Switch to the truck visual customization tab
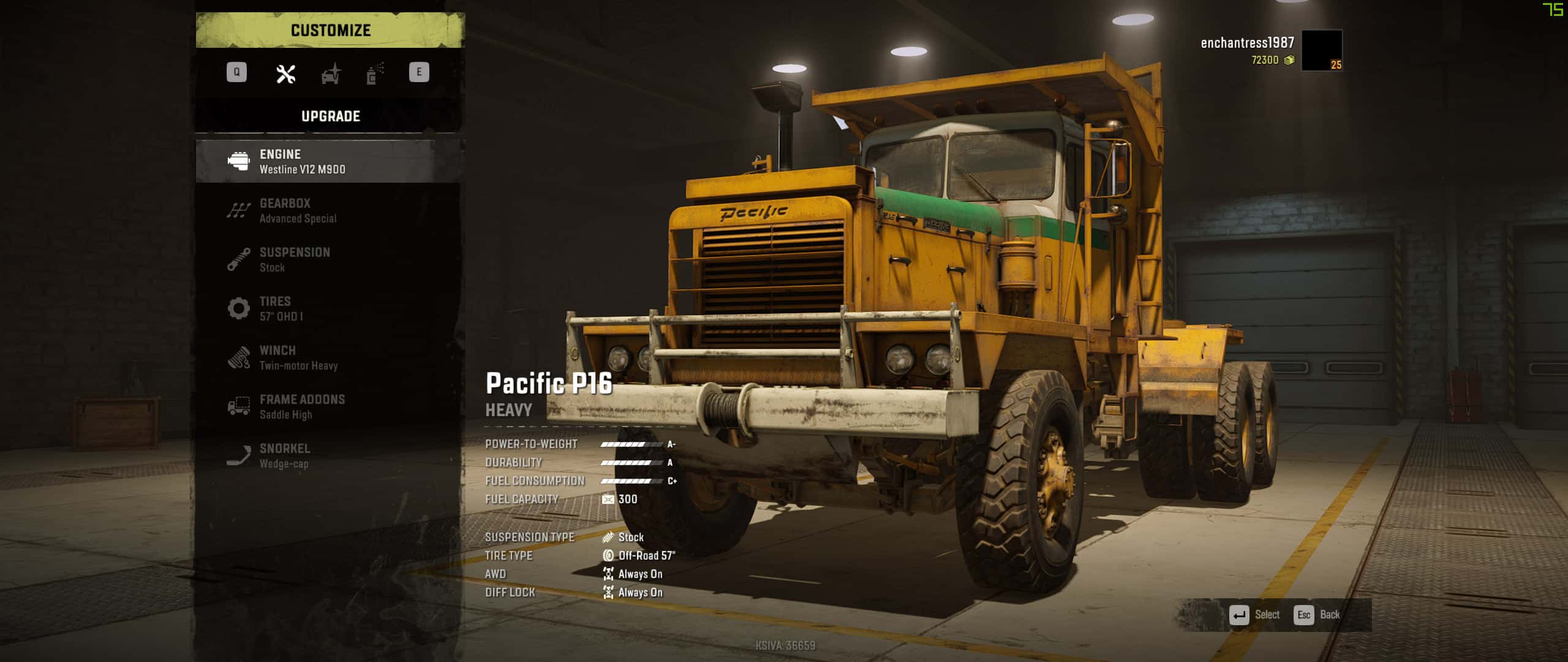Image resolution: width=1568 pixels, height=662 pixels. point(331,74)
